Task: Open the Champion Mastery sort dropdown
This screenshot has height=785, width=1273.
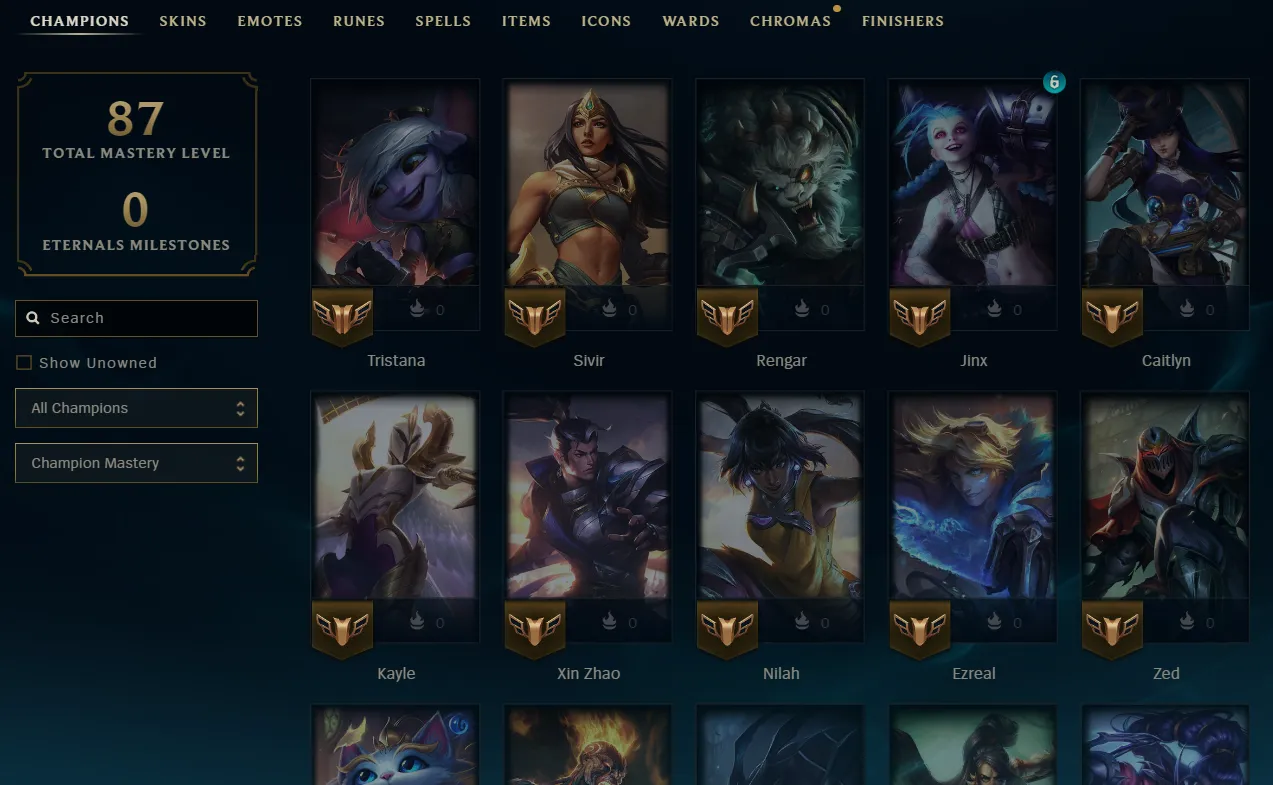Action: (136, 463)
